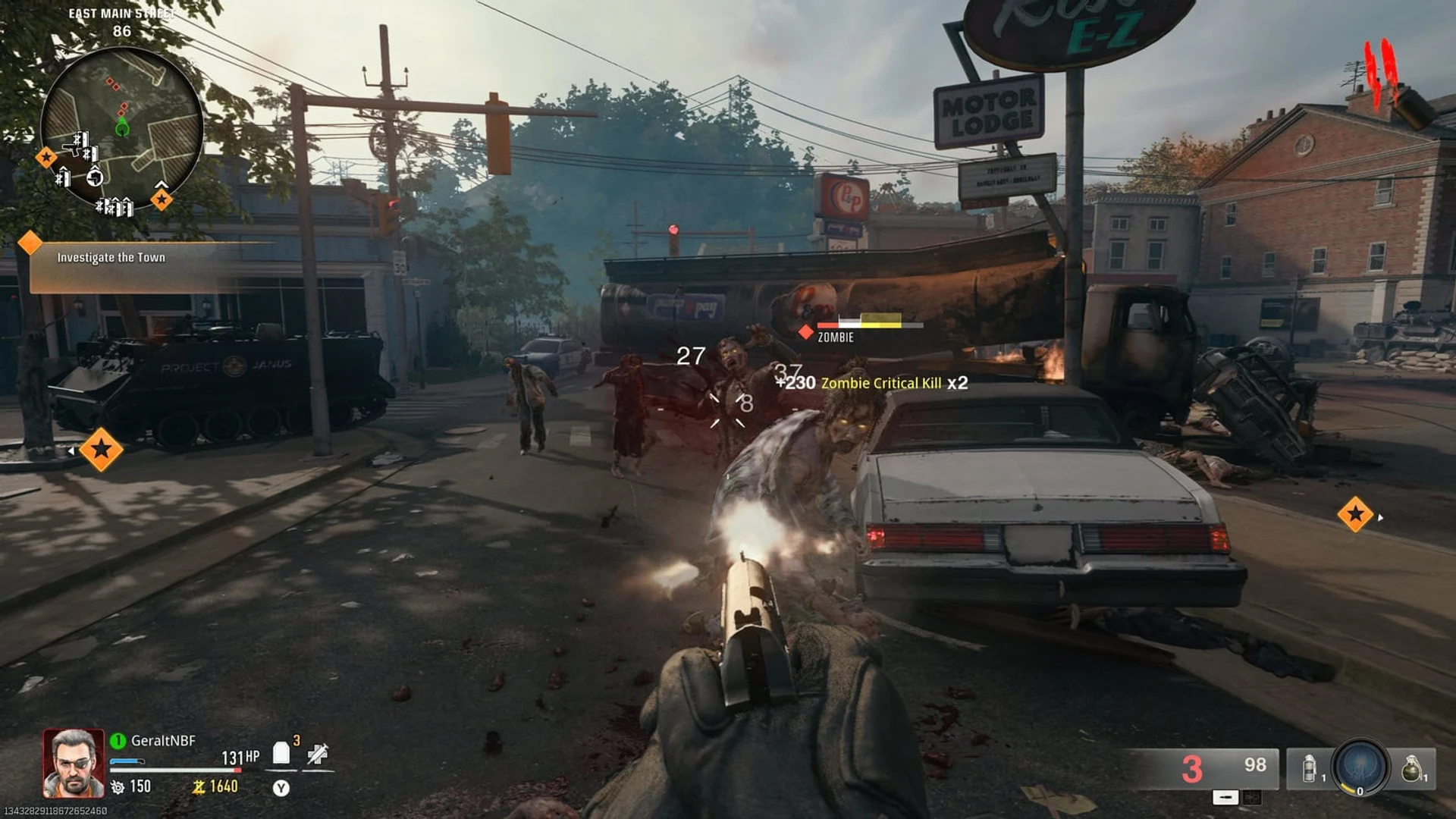Screen dimensions: 1456x819
Task: Click the player portrait thumbnail of GeraltNBF
Action: [72, 762]
